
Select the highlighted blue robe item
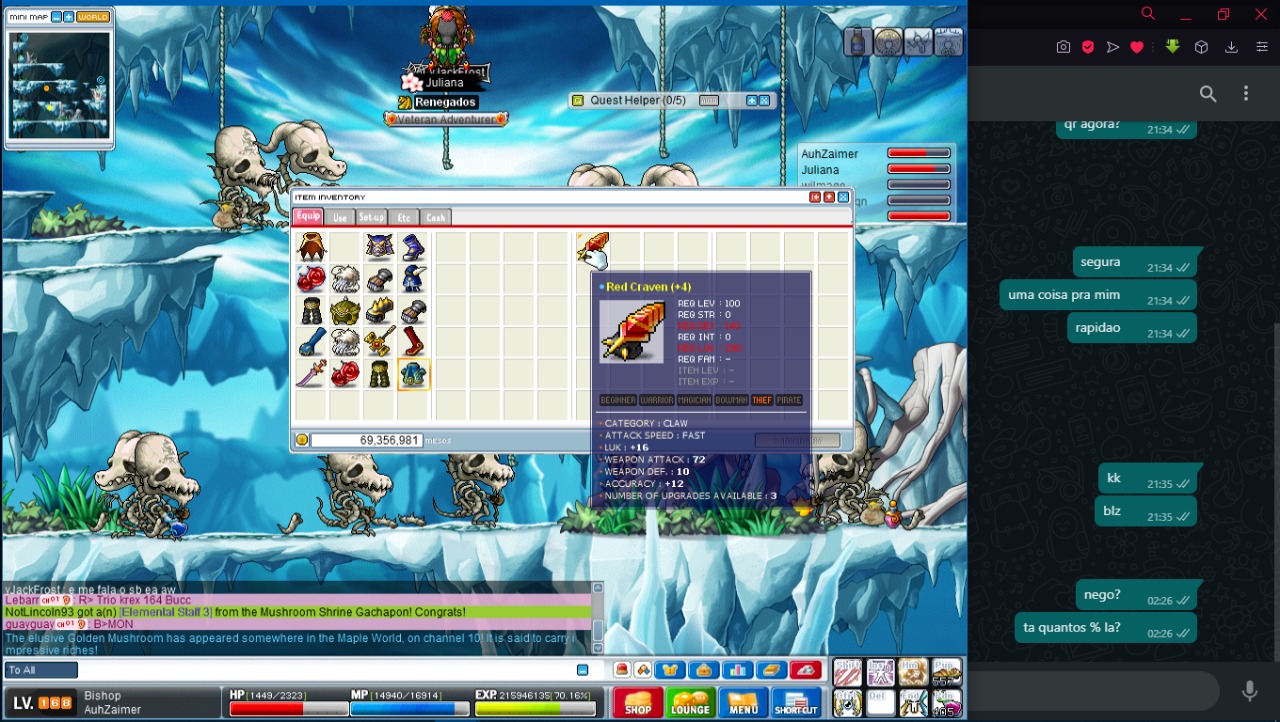pos(413,375)
